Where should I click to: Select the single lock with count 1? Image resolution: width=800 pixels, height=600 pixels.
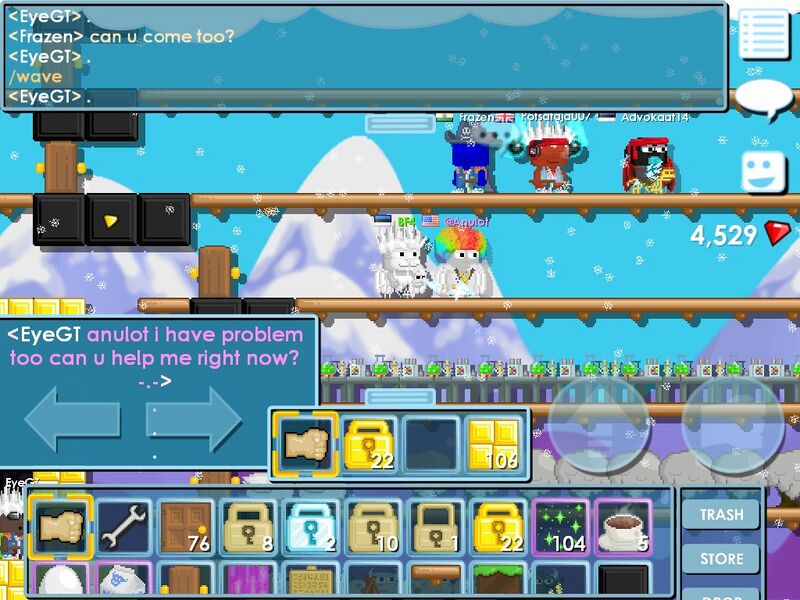[436, 527]
